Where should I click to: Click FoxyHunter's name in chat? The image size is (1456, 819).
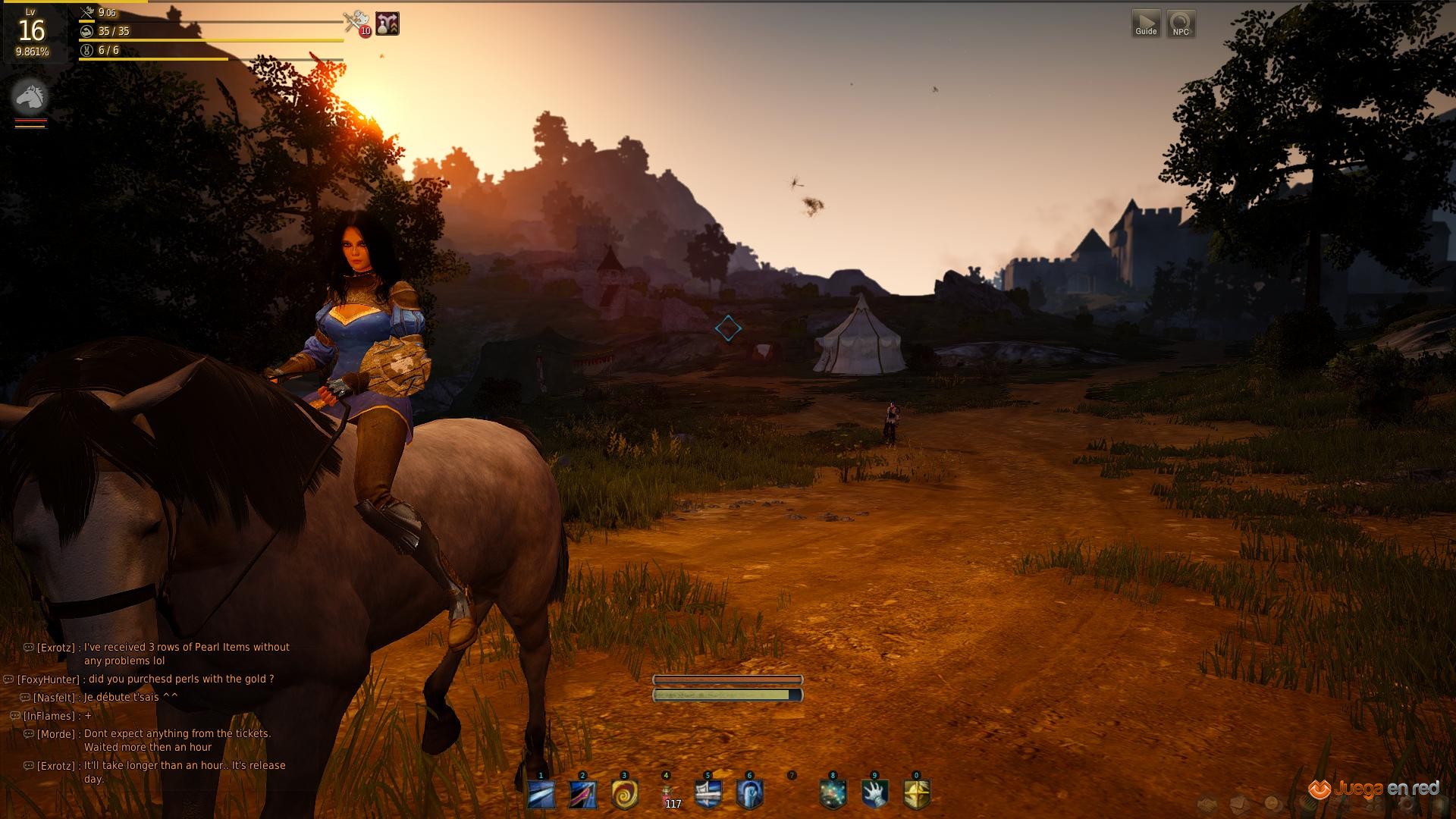pos(49,679)
